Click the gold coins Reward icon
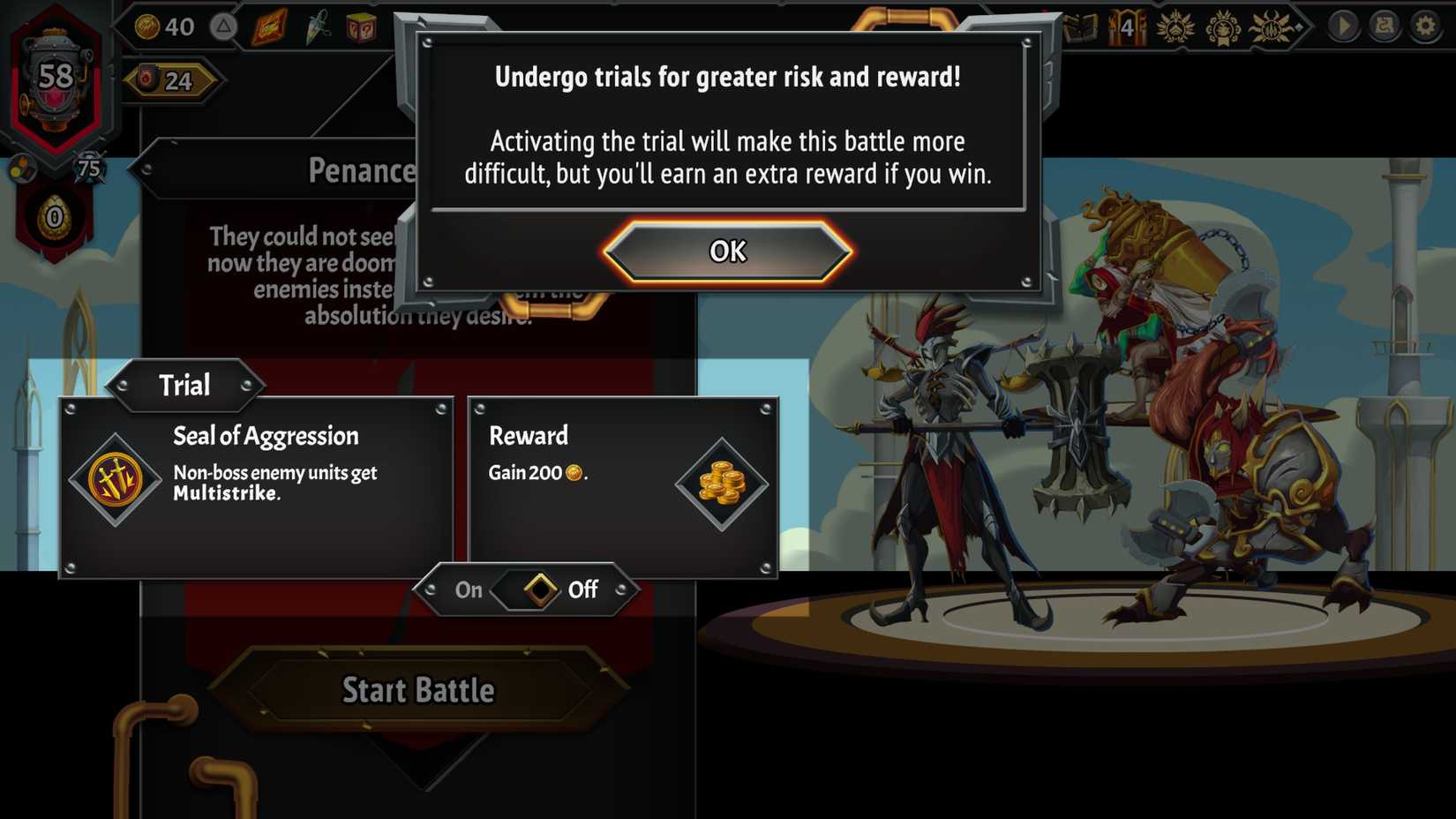 [724, 484]
